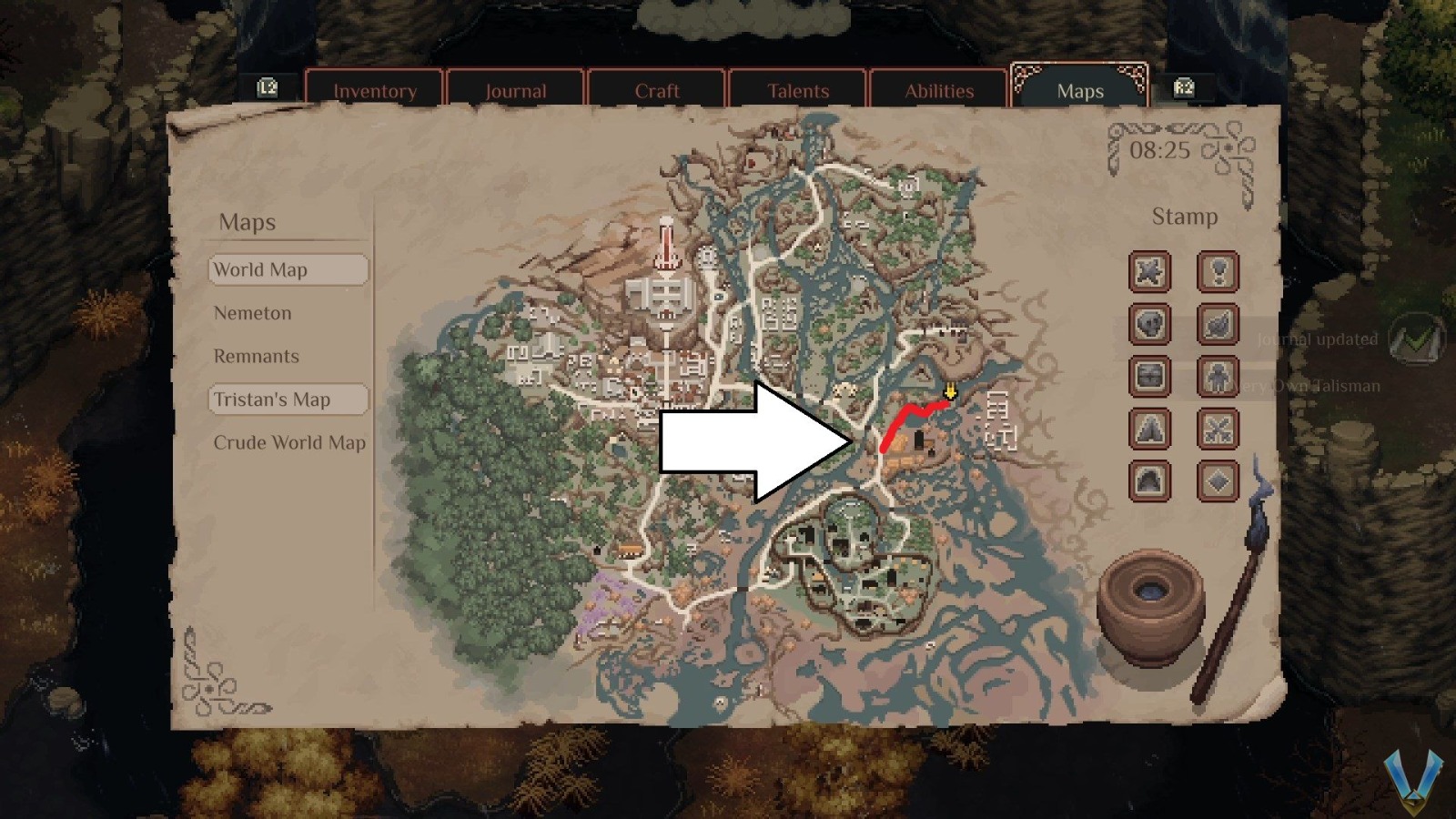Select the doll figure stamp

tap(1219, 378)
